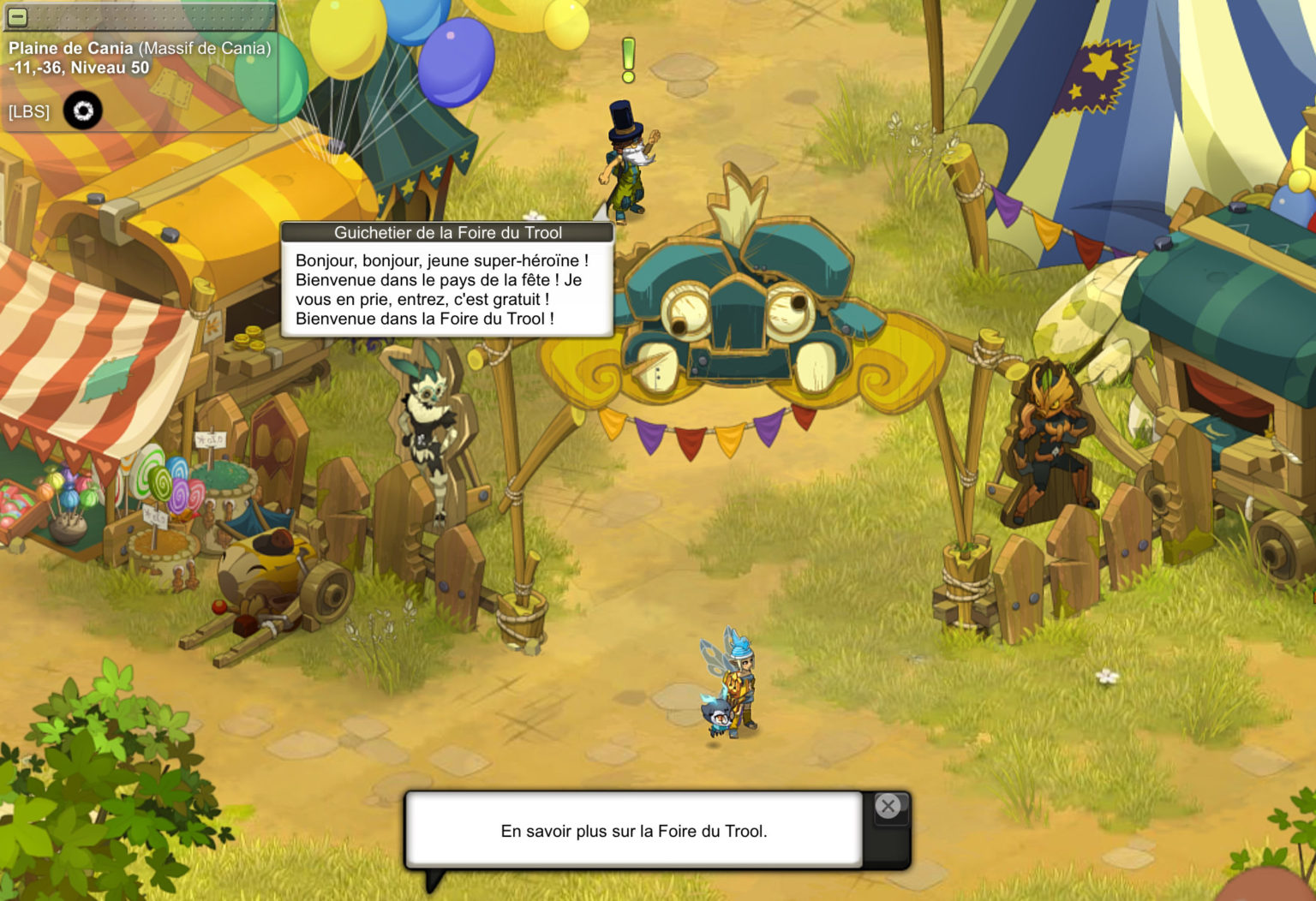Choose "En savoir plus sur la Foire du Trool" reply
The image size is (1316, 901).
(633, 831)
